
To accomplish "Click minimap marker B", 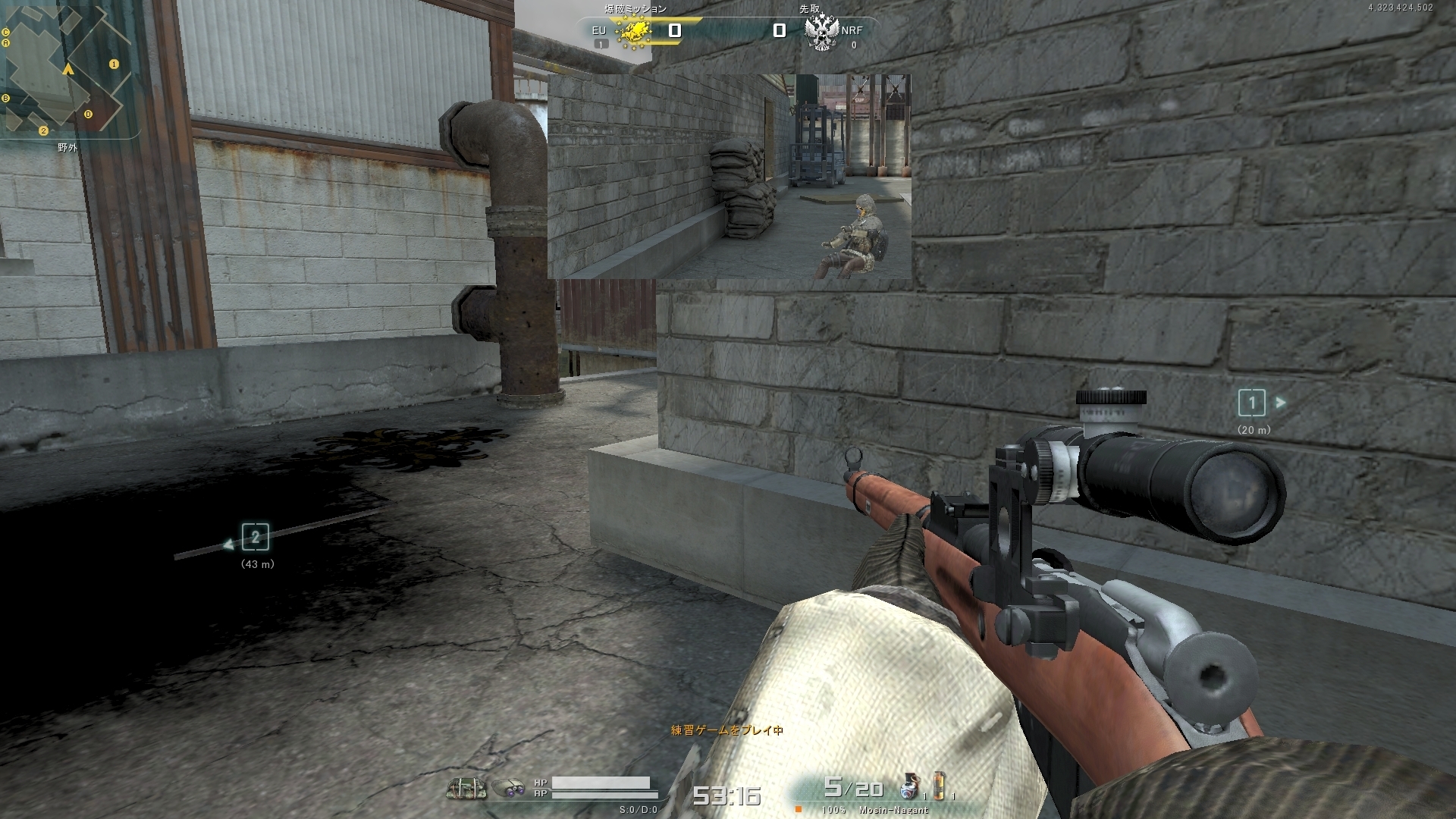I will [6, 99].
